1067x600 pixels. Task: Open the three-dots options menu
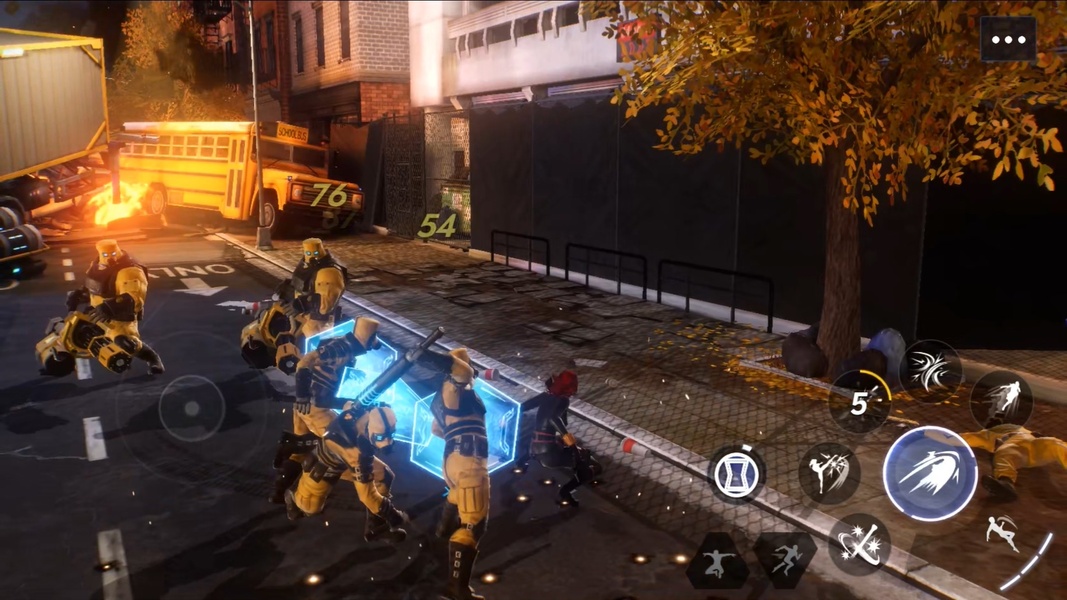click(x=1008, y=40)
